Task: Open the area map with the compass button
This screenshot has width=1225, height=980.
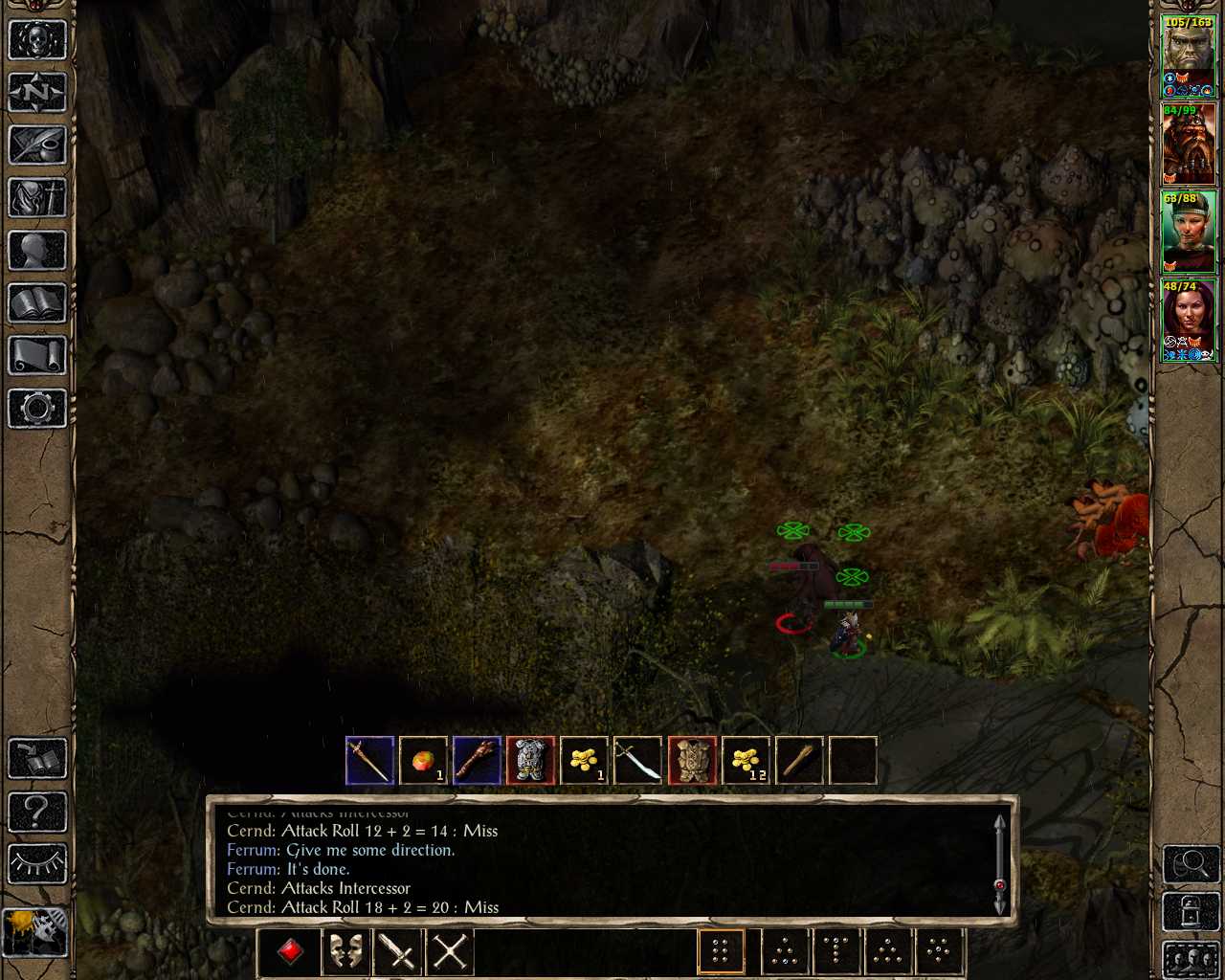Action: [37, 93]
